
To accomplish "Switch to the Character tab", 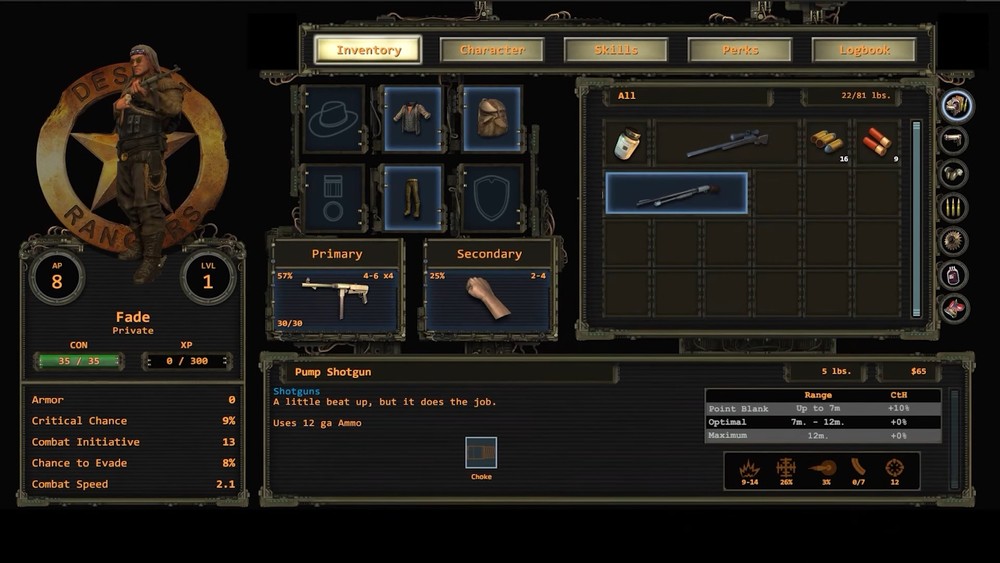I will pyautogui.click(x=492, y=50).
